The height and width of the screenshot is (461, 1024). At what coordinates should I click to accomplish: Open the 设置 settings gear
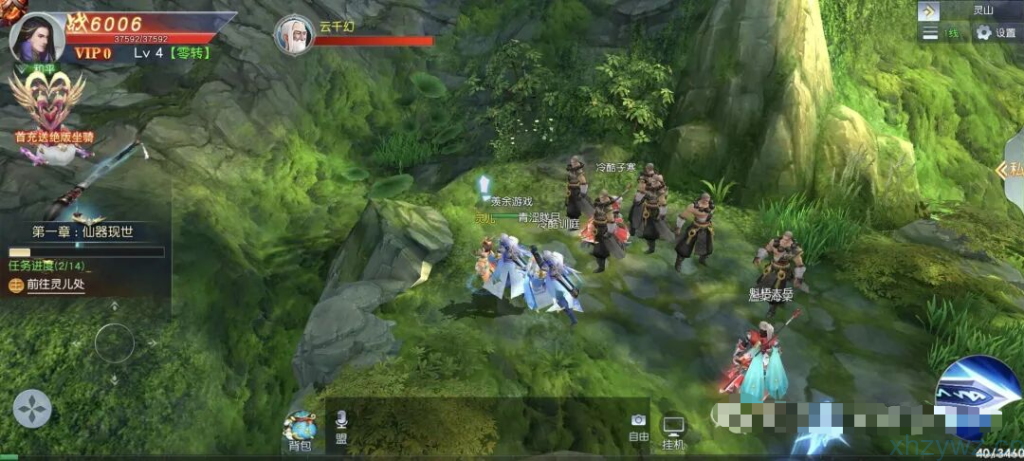pyautogui.click(x=994, y=33)
